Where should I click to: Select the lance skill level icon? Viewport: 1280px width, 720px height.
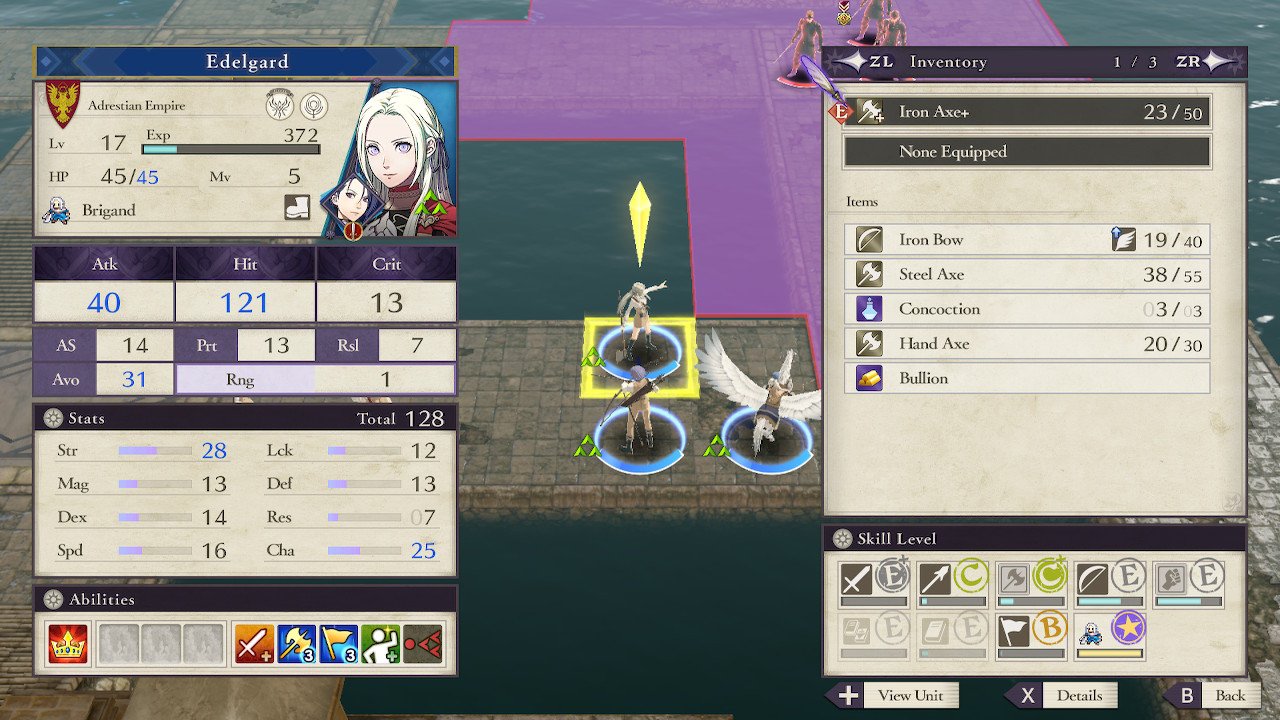pos(936,578)
